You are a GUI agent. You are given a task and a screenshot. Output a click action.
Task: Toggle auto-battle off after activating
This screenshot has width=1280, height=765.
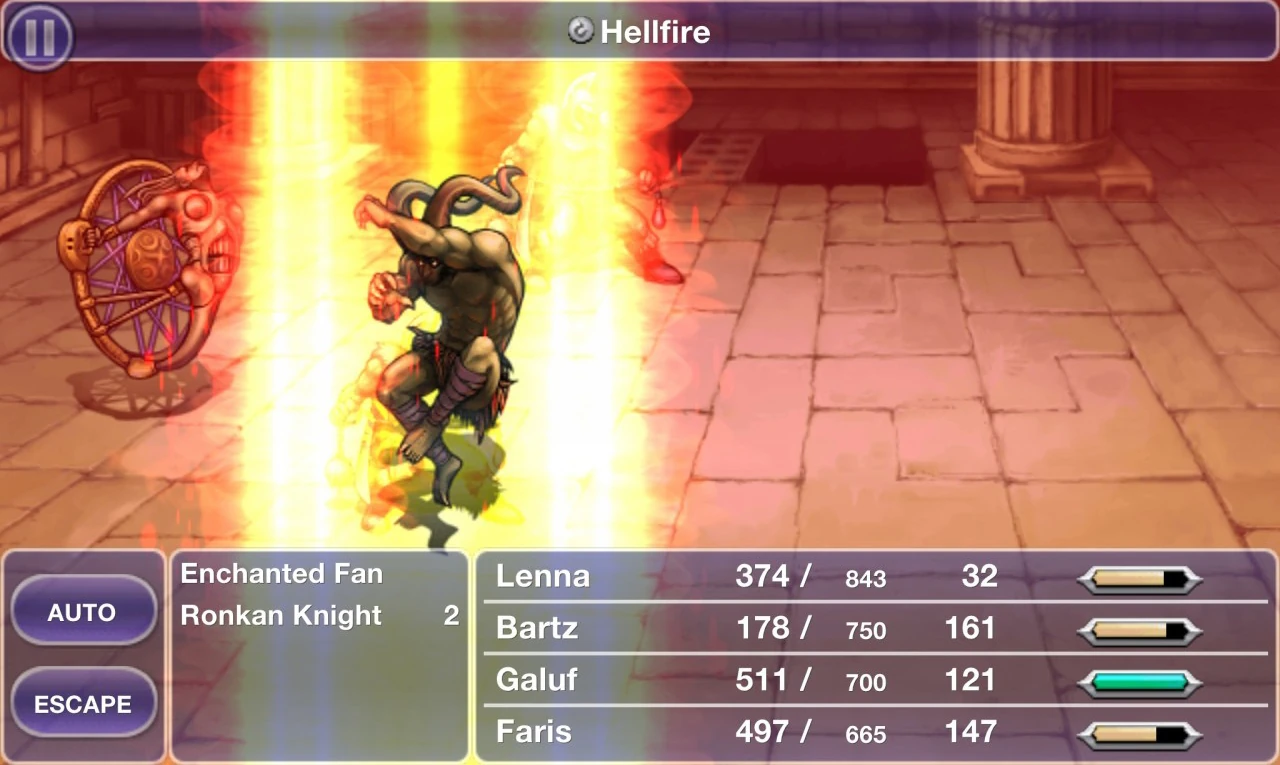[84, 611]
